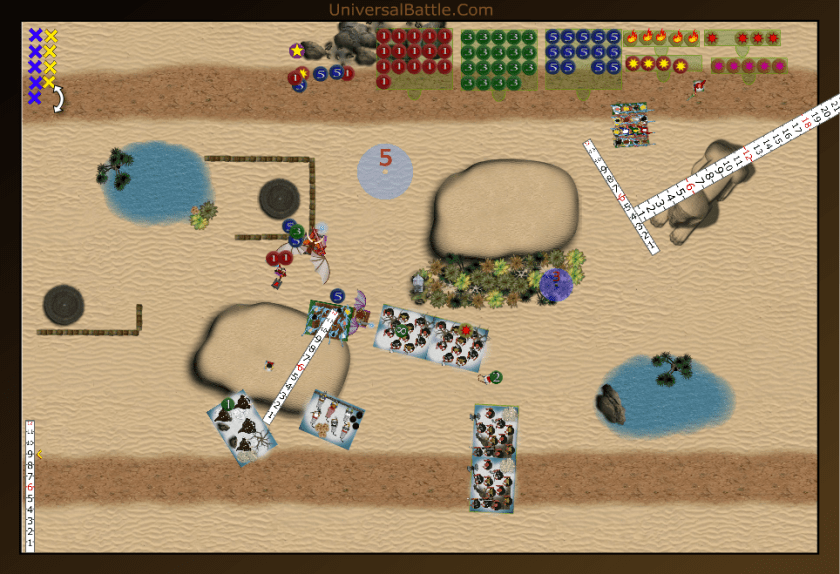This screenshot has width=840, height=574.
Task: Click the vertical ruler along the left edge
Action: click(x=30, y=485)
